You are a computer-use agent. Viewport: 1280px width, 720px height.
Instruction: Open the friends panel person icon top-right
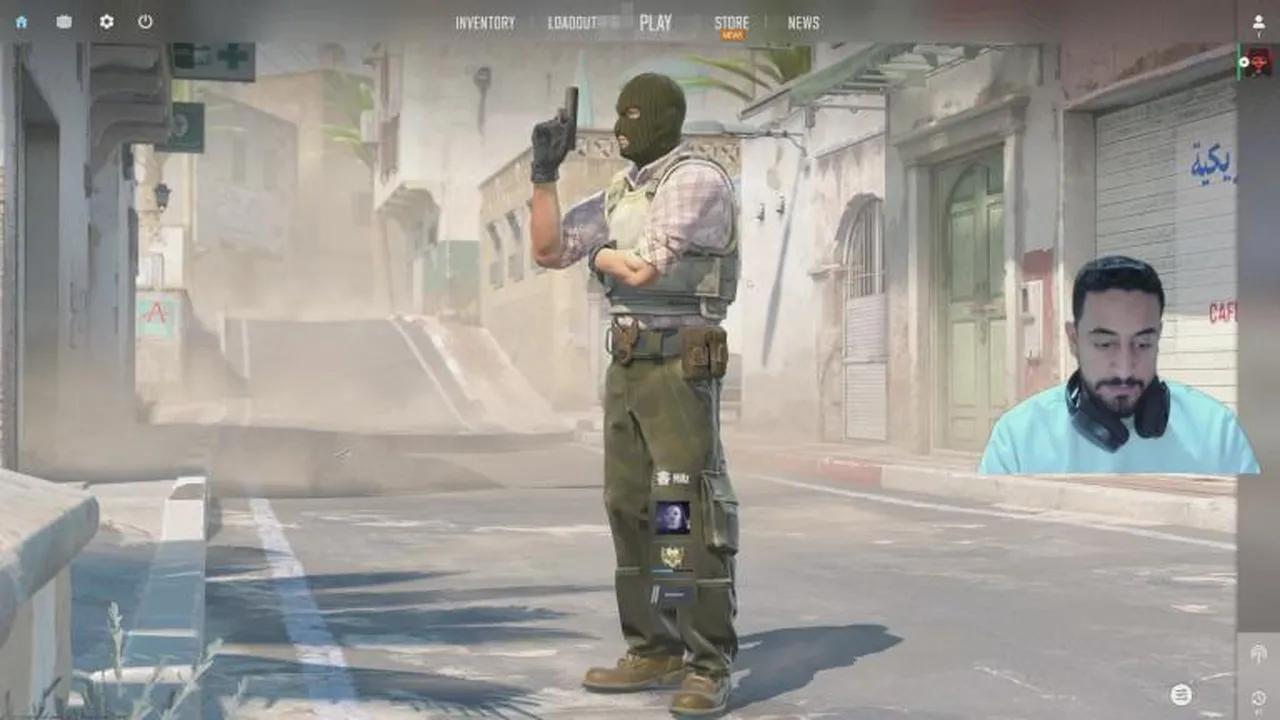(x=1258, y=23)
